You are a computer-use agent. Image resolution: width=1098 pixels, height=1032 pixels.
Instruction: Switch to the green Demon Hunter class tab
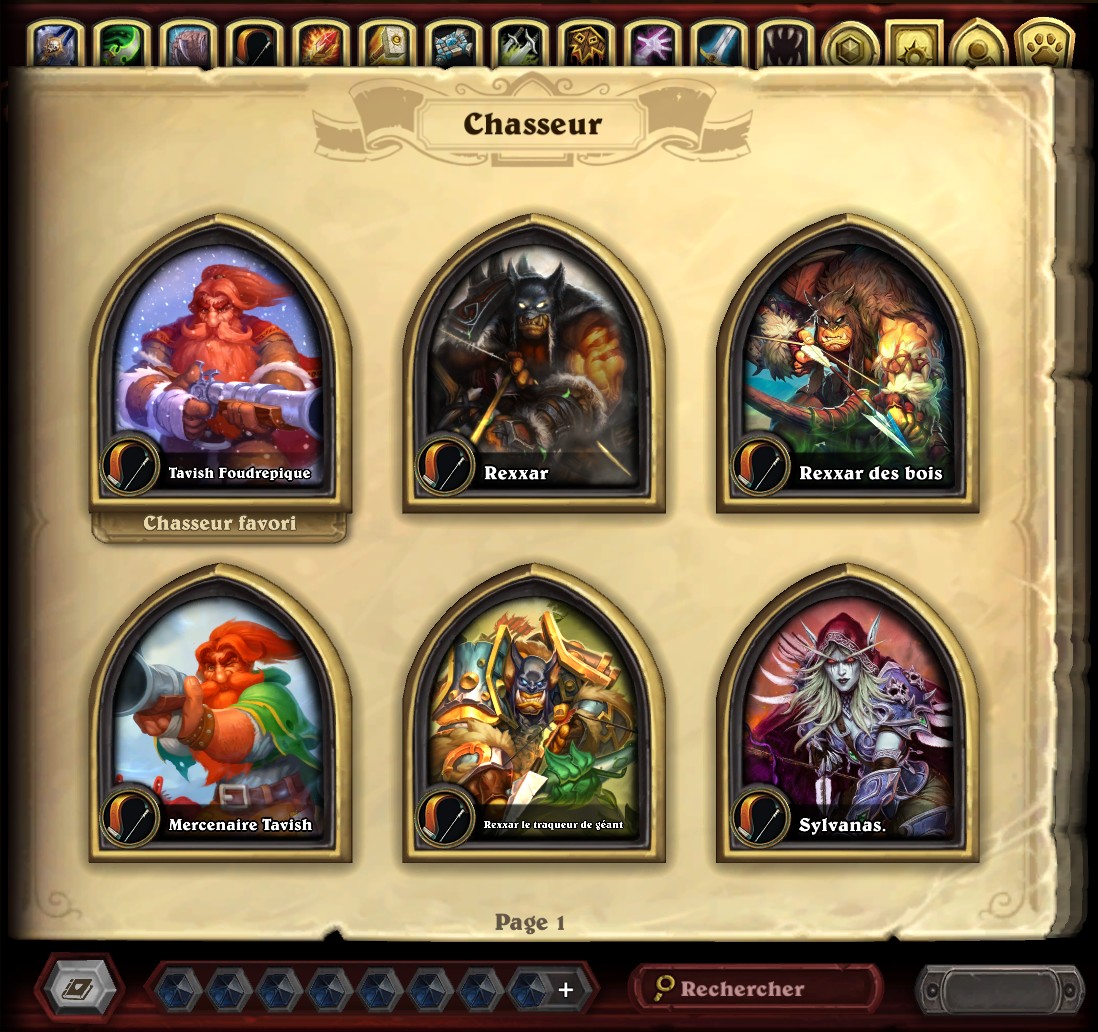coord(123,45)
